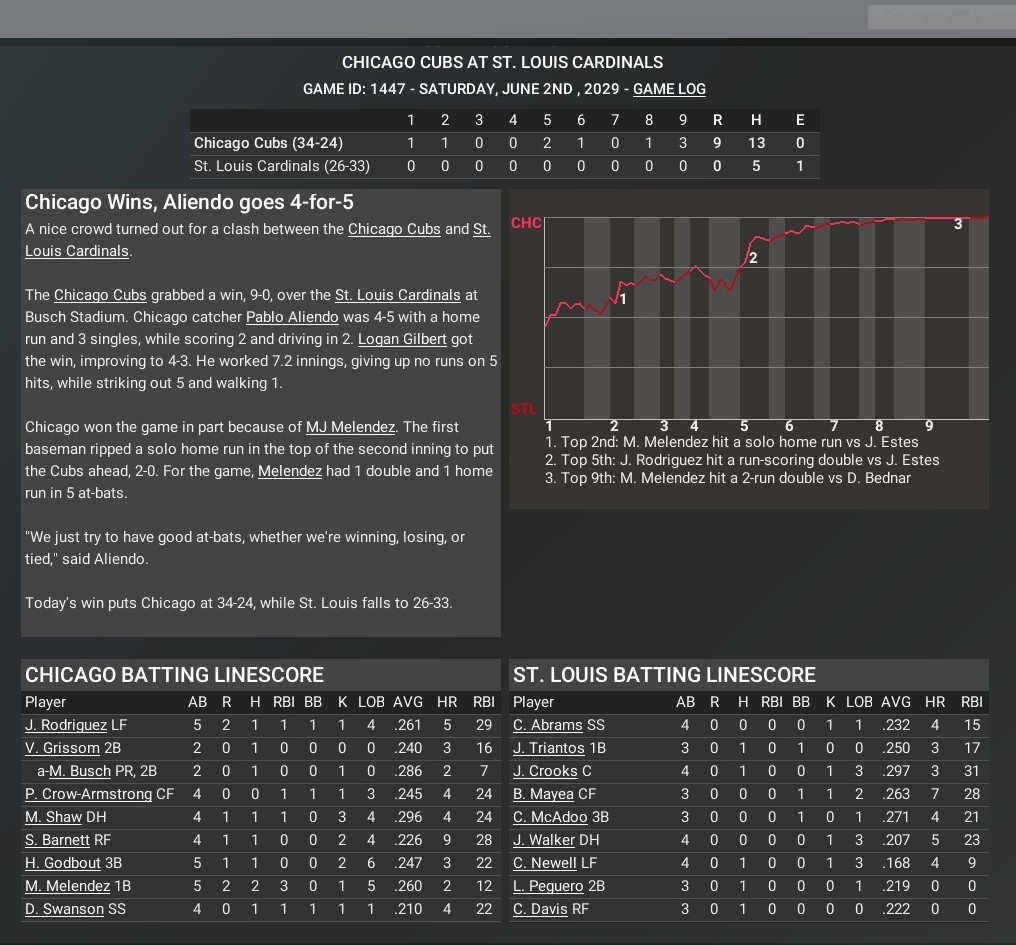Open S. Barnett player page
Image resolution: width=1016 pixels, height=945 pixels.
pyautogui.click(x=58, y=840)
